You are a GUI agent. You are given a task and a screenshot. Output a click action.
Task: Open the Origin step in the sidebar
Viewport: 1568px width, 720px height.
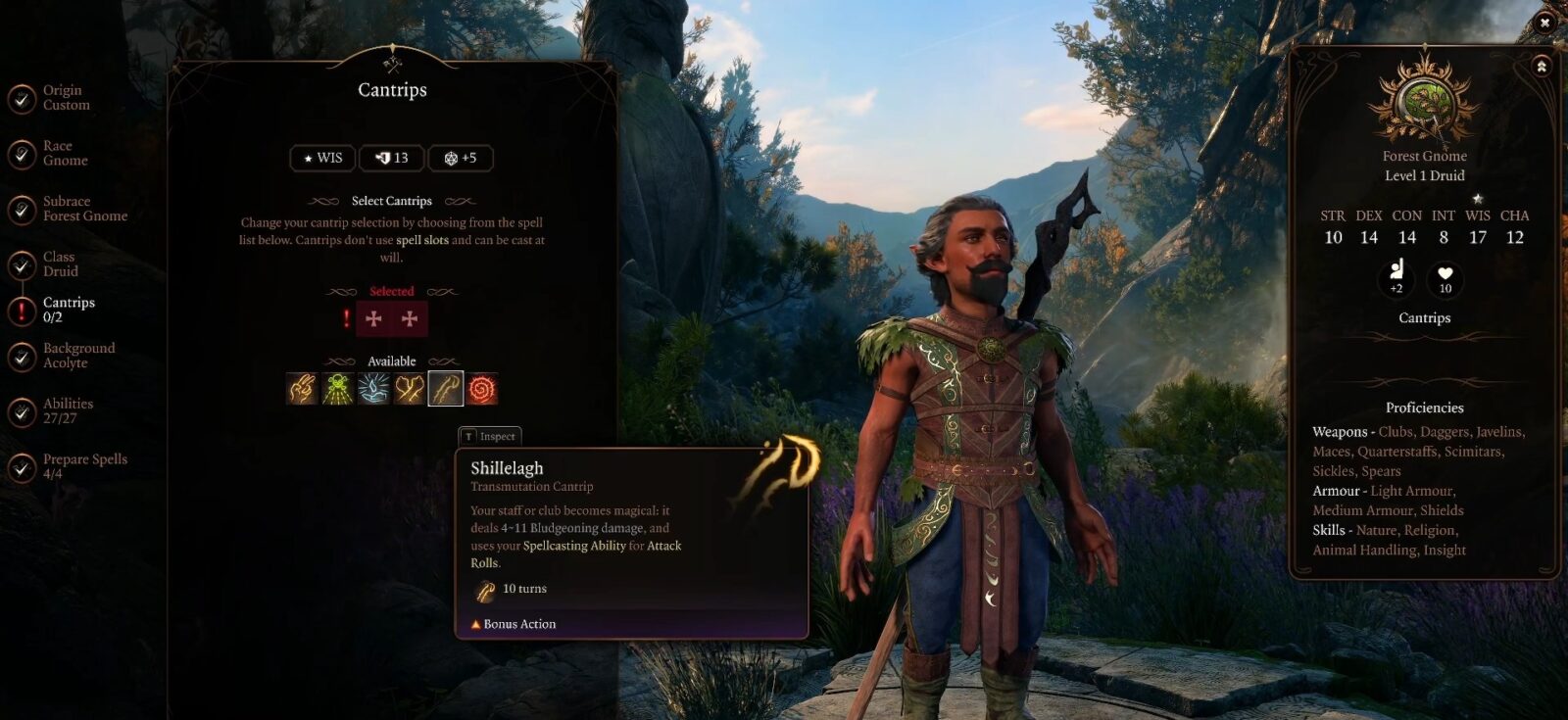click(65, 98)
